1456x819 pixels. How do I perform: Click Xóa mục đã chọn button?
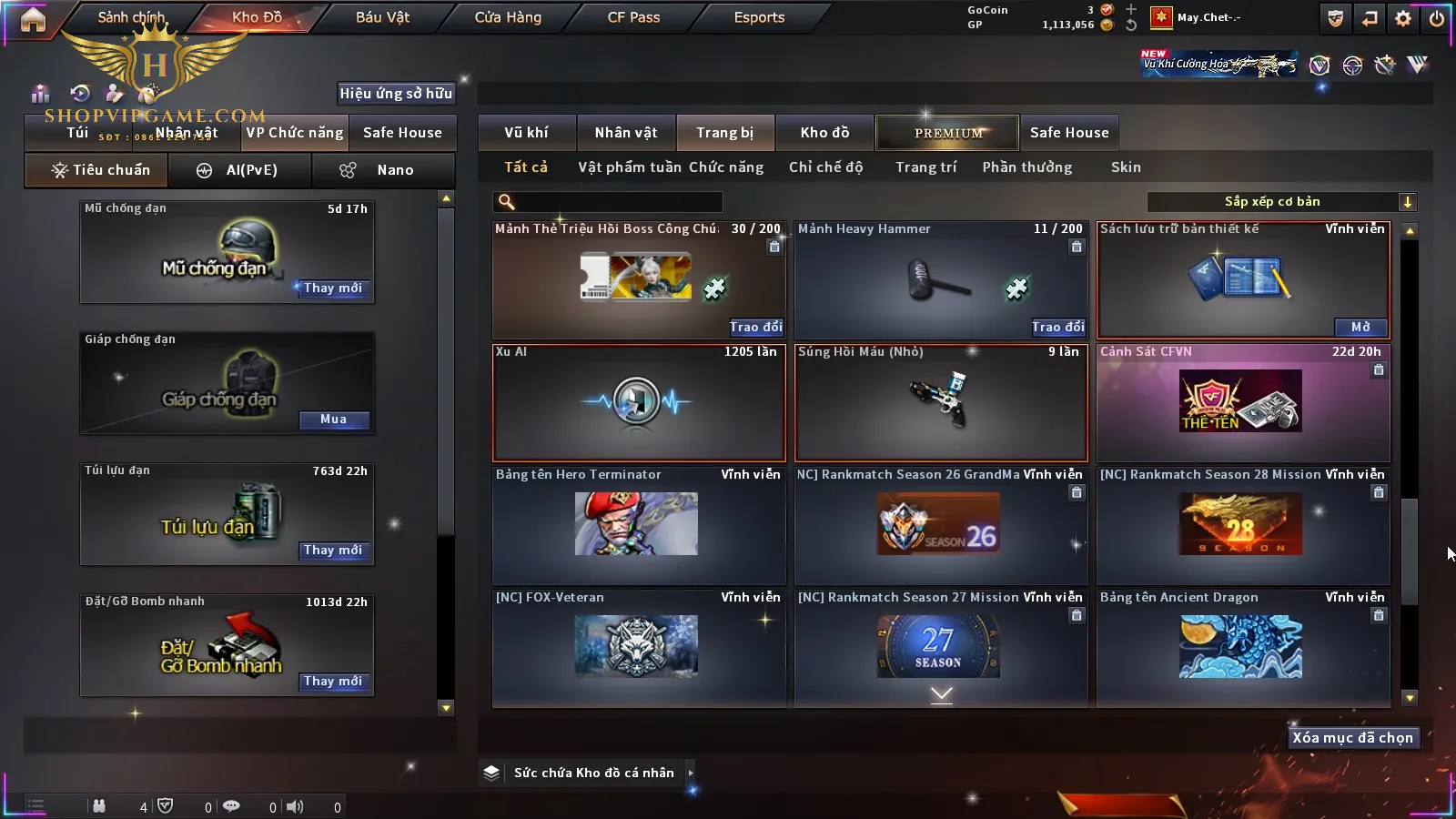1352,738
